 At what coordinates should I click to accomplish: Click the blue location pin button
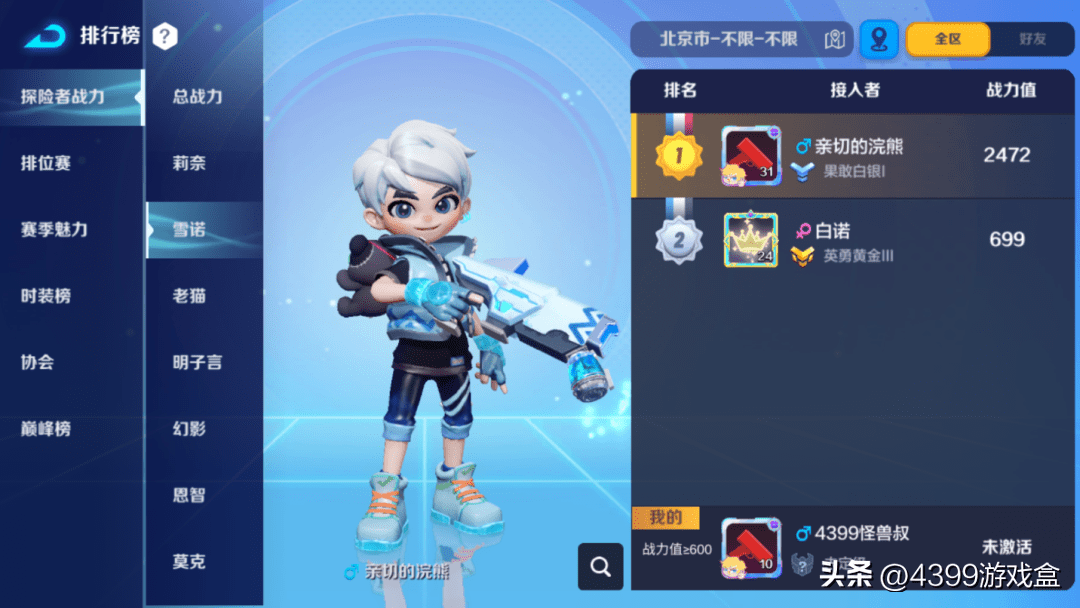click(879, 39)
